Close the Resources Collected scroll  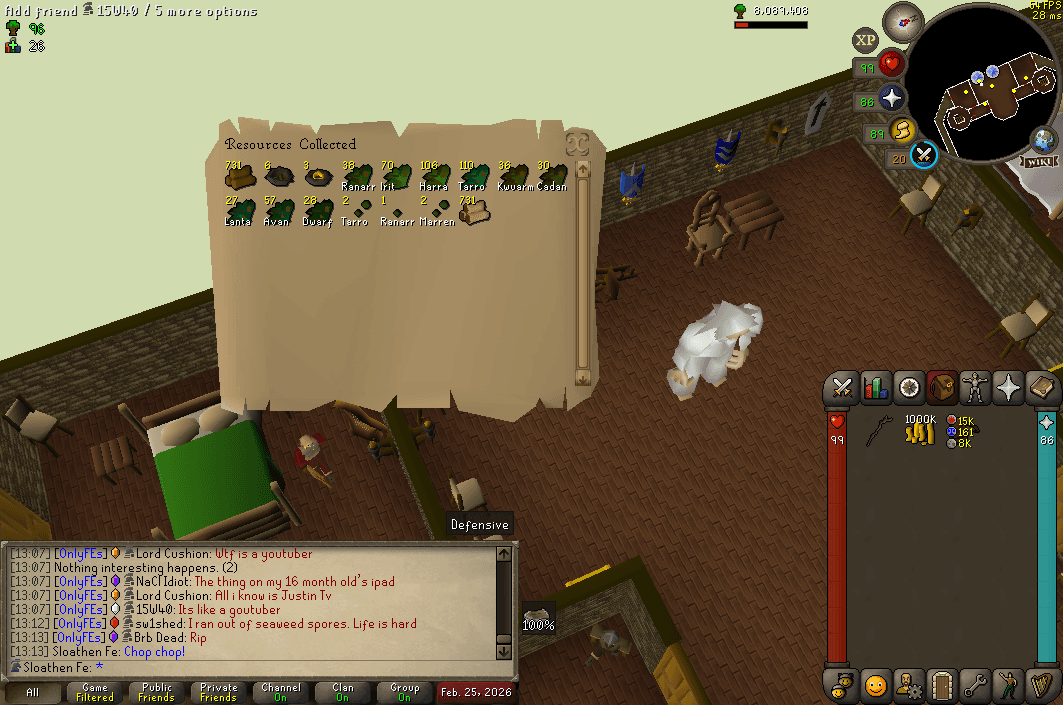coord(576,143)
